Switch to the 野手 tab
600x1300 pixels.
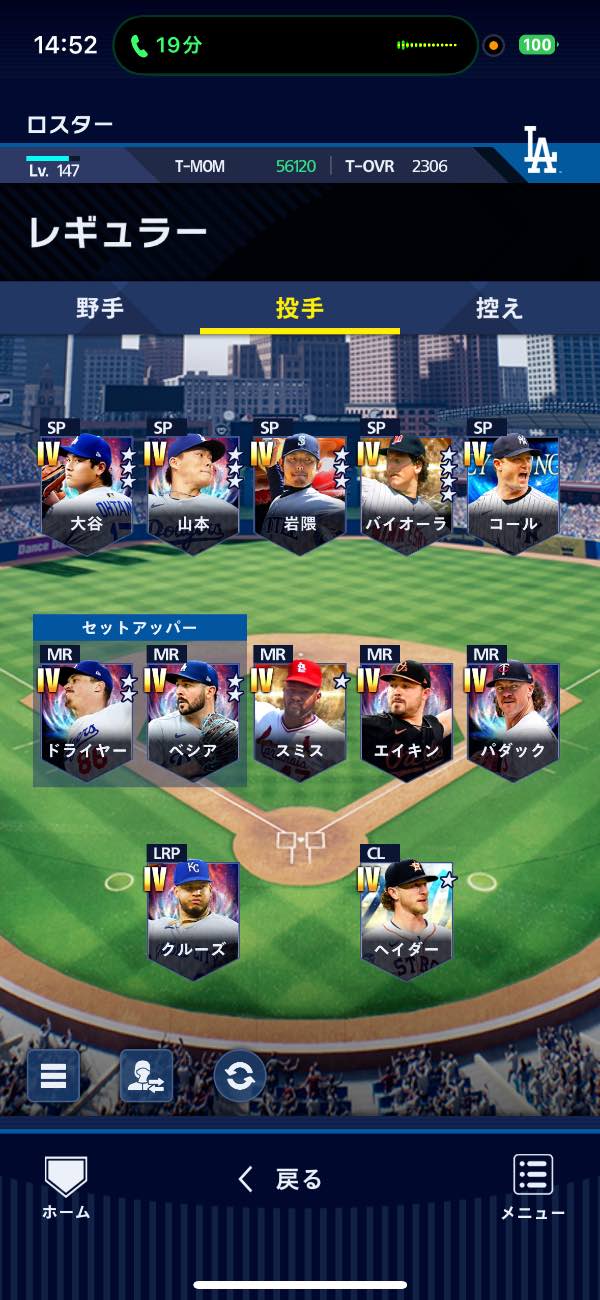[x=100, y=308]
